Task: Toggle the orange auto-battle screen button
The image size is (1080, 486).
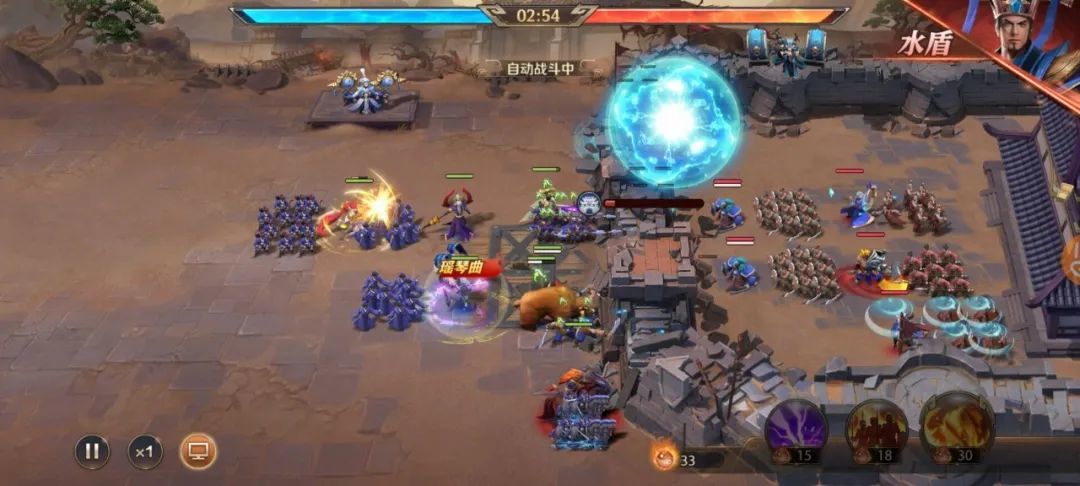Action: point(198,451)
